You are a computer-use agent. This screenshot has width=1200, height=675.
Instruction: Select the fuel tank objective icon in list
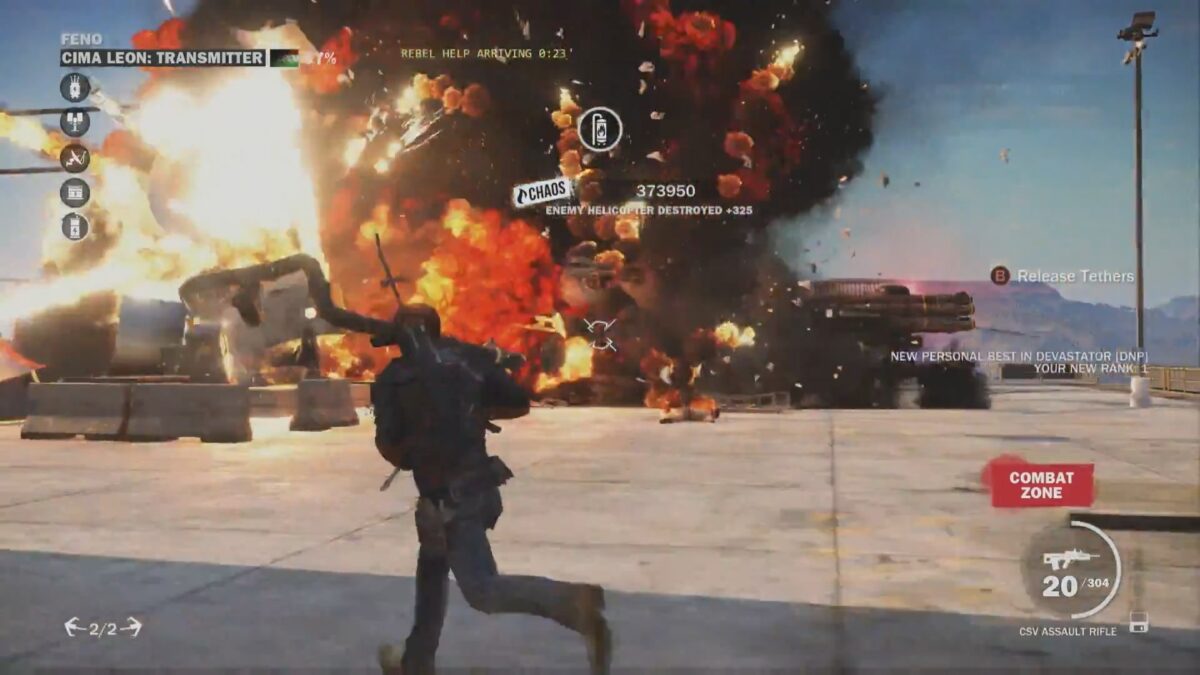75,226
